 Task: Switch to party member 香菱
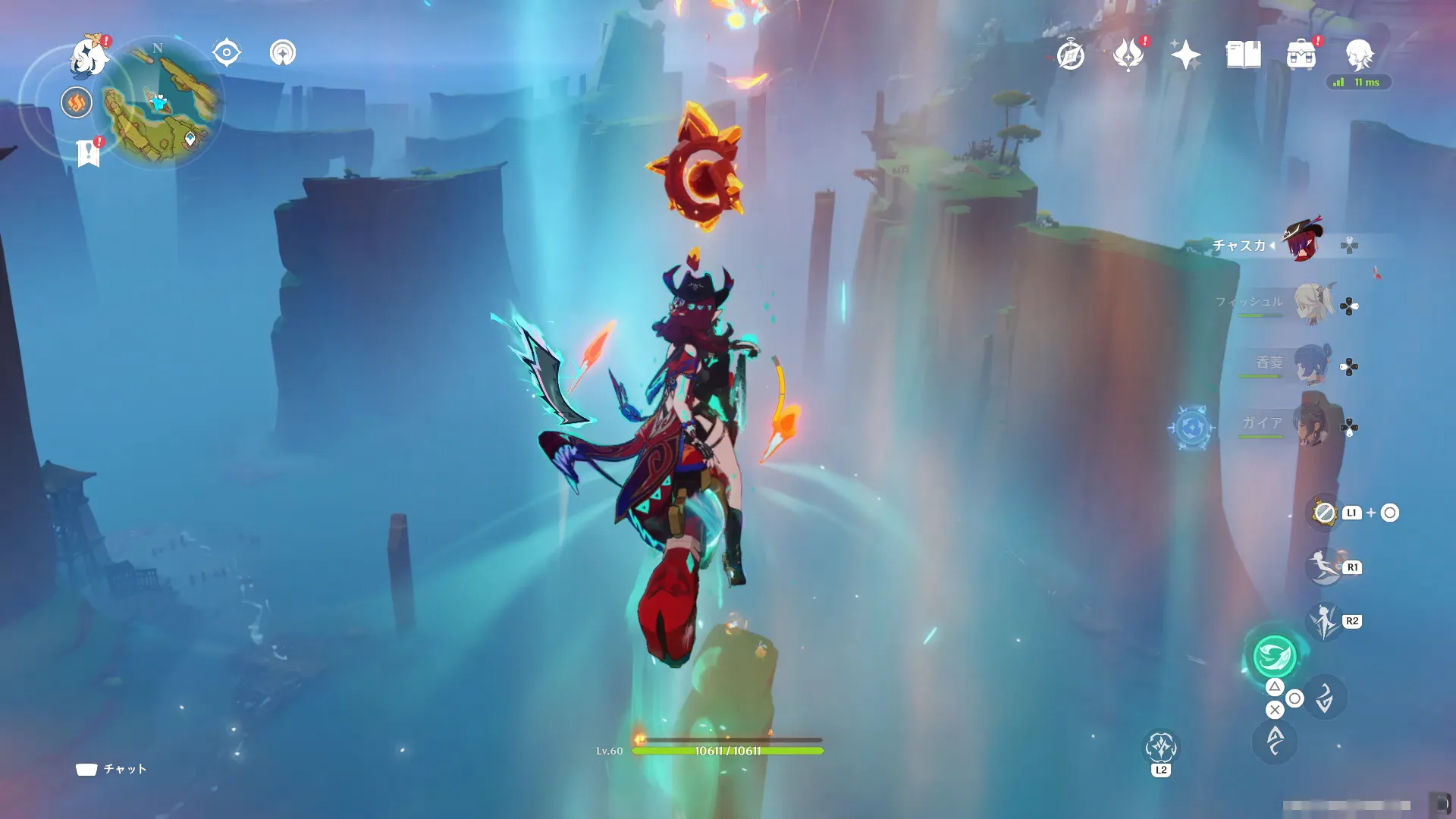[x=1311, y=365]
